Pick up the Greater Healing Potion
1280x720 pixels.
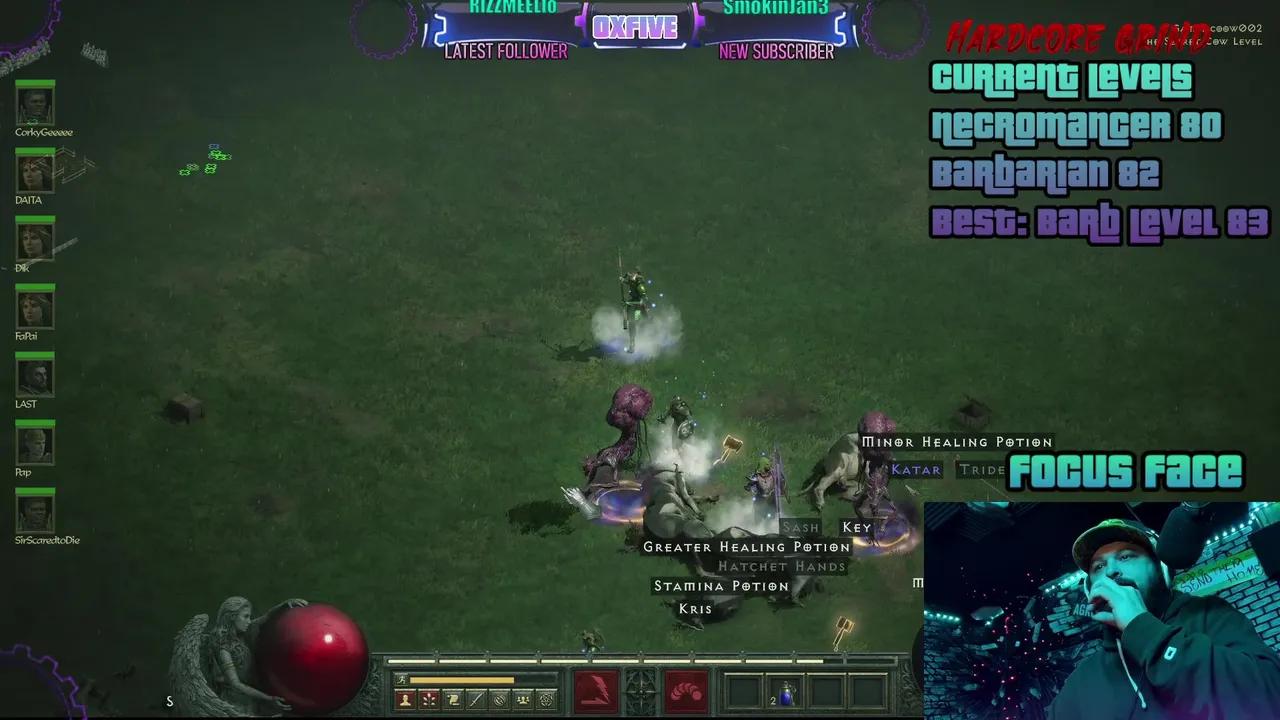(749, 547)
